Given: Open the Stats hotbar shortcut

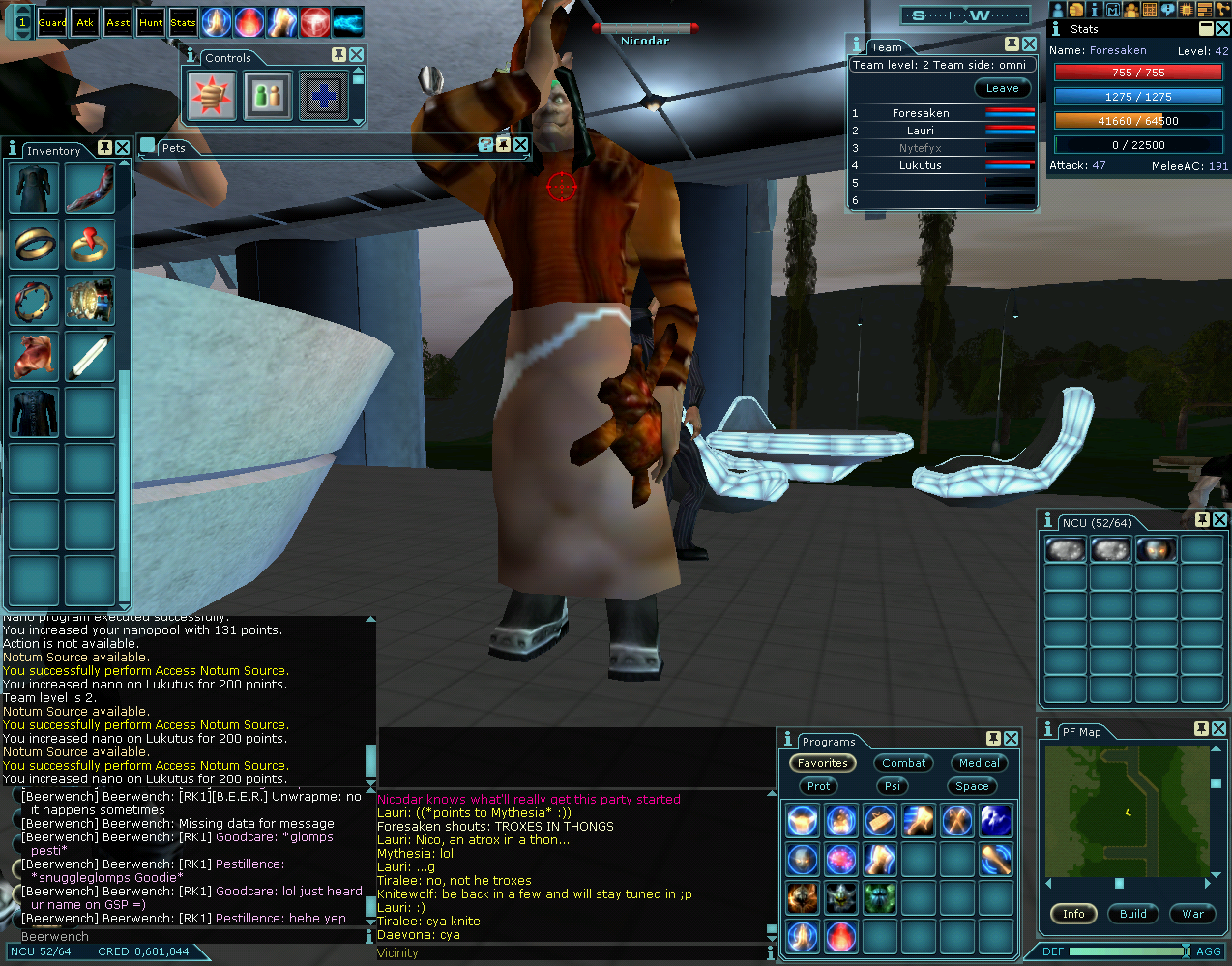Looking at the screenshot, I should pyautogui.click(x=183, y=22).
